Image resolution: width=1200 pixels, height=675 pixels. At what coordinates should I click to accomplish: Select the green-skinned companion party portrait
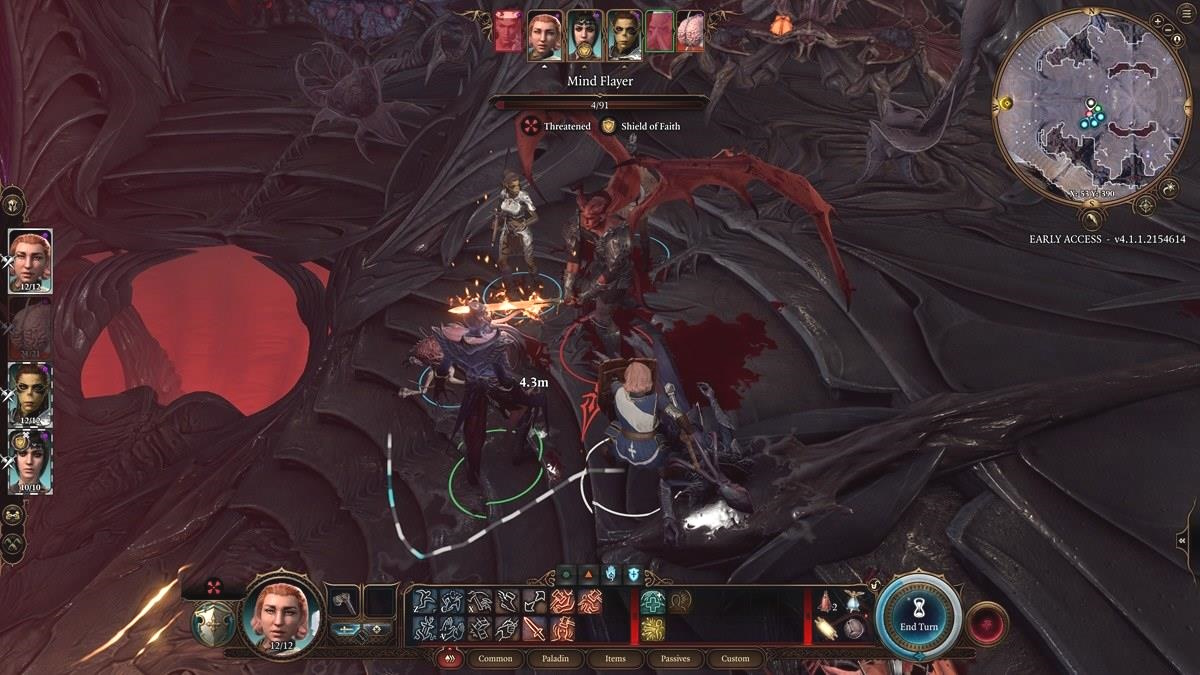30,394
